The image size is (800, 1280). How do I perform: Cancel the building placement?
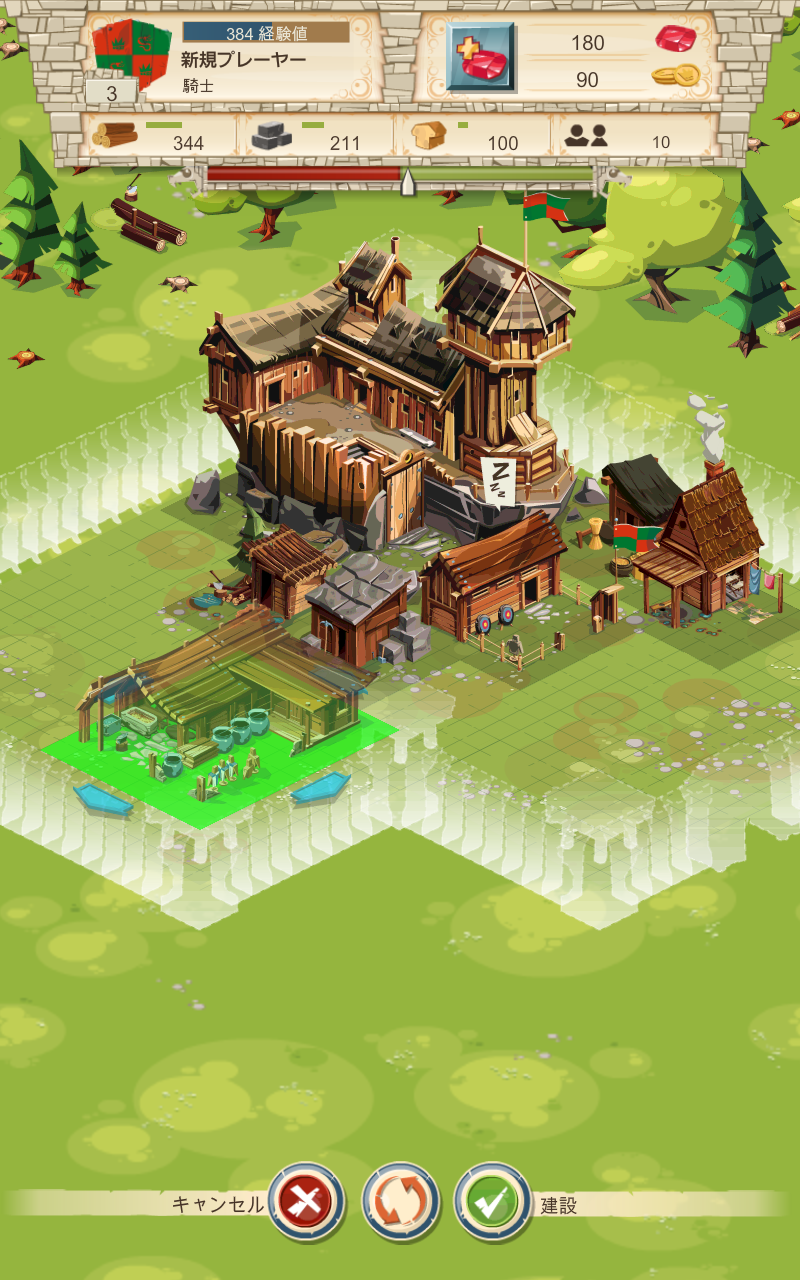point(306,1203)
